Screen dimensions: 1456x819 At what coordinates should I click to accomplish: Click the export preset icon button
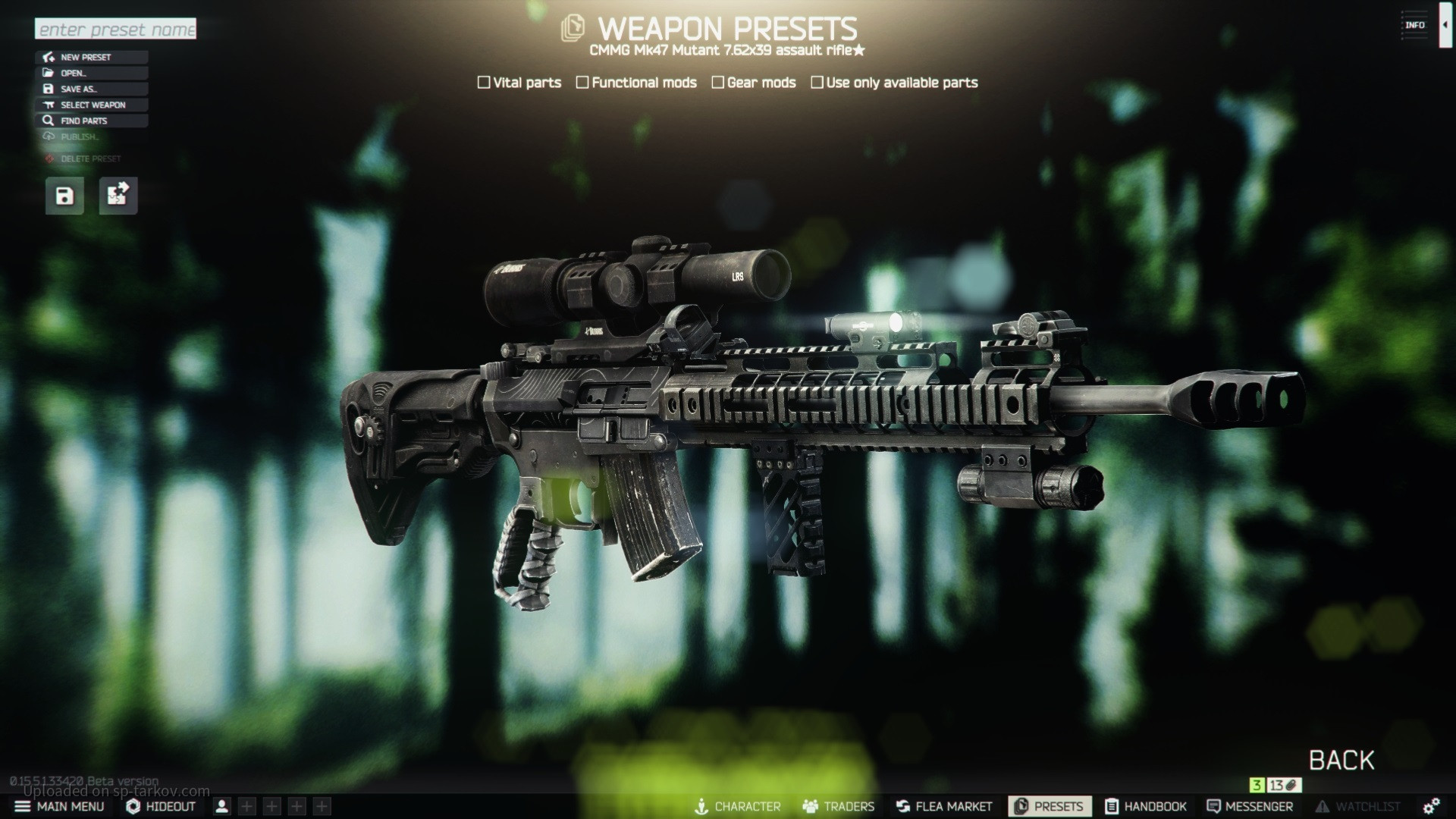point(118,196)
